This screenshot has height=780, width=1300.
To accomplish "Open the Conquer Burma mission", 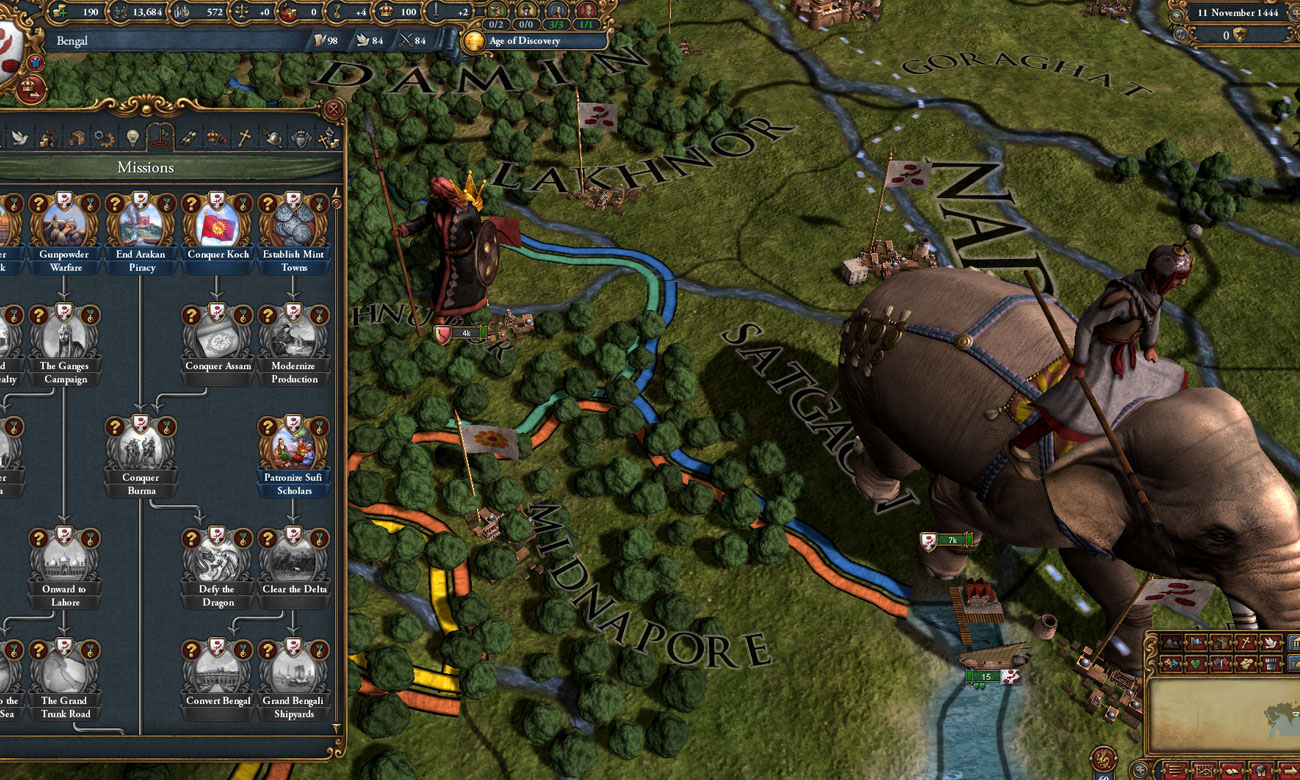I will [141, 447].
